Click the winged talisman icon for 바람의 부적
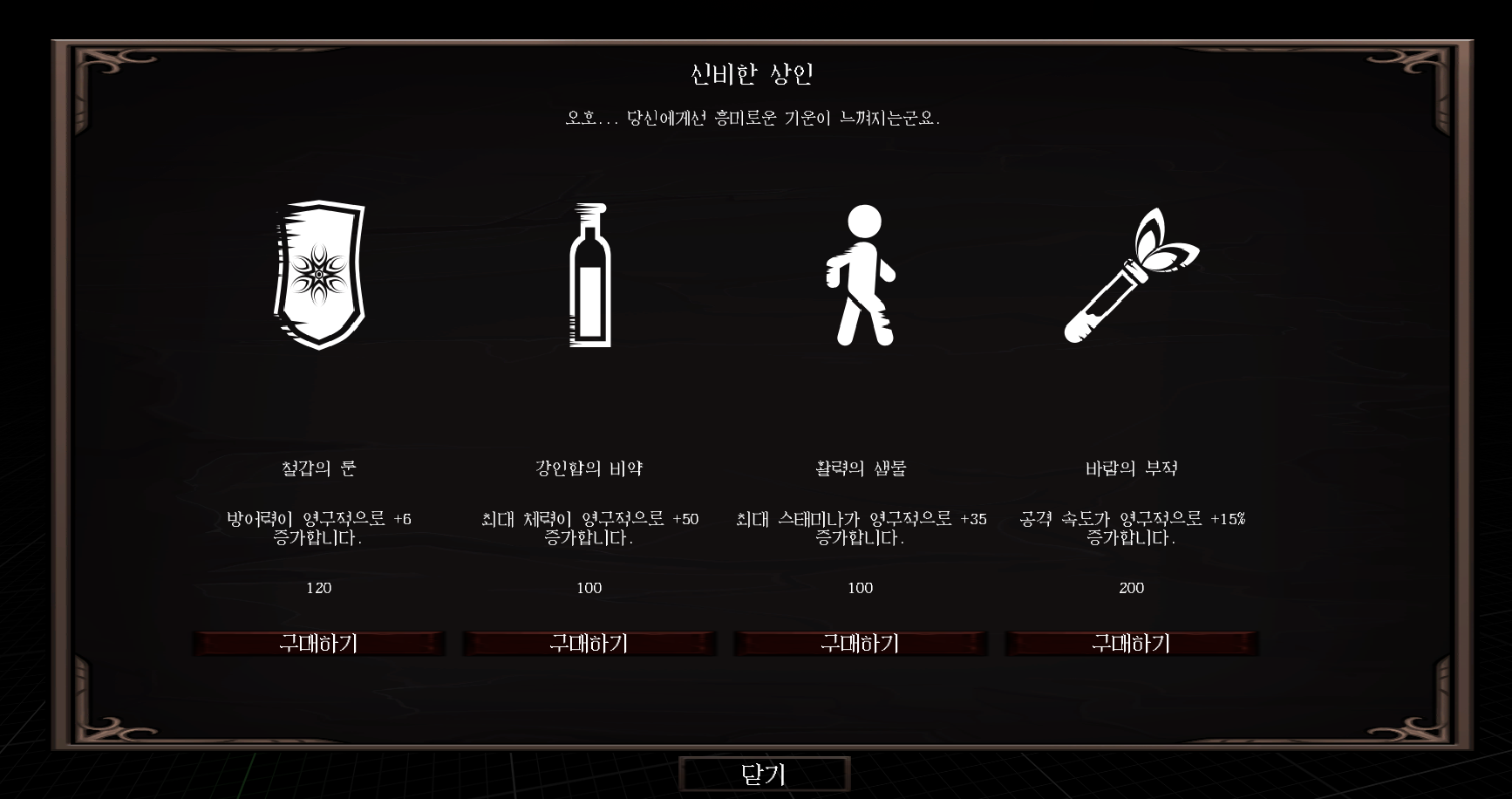The height and width of the screenshot is (799, 1512). coord(1131,275)
